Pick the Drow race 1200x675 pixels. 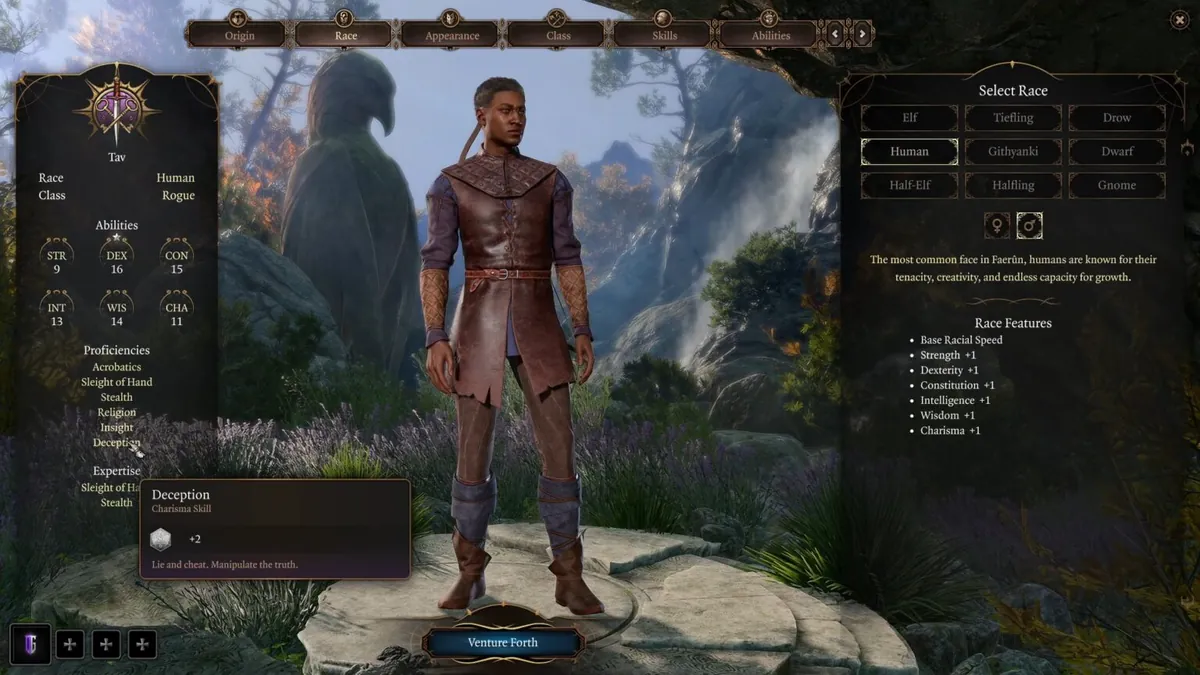click(x=1117, y=118)
